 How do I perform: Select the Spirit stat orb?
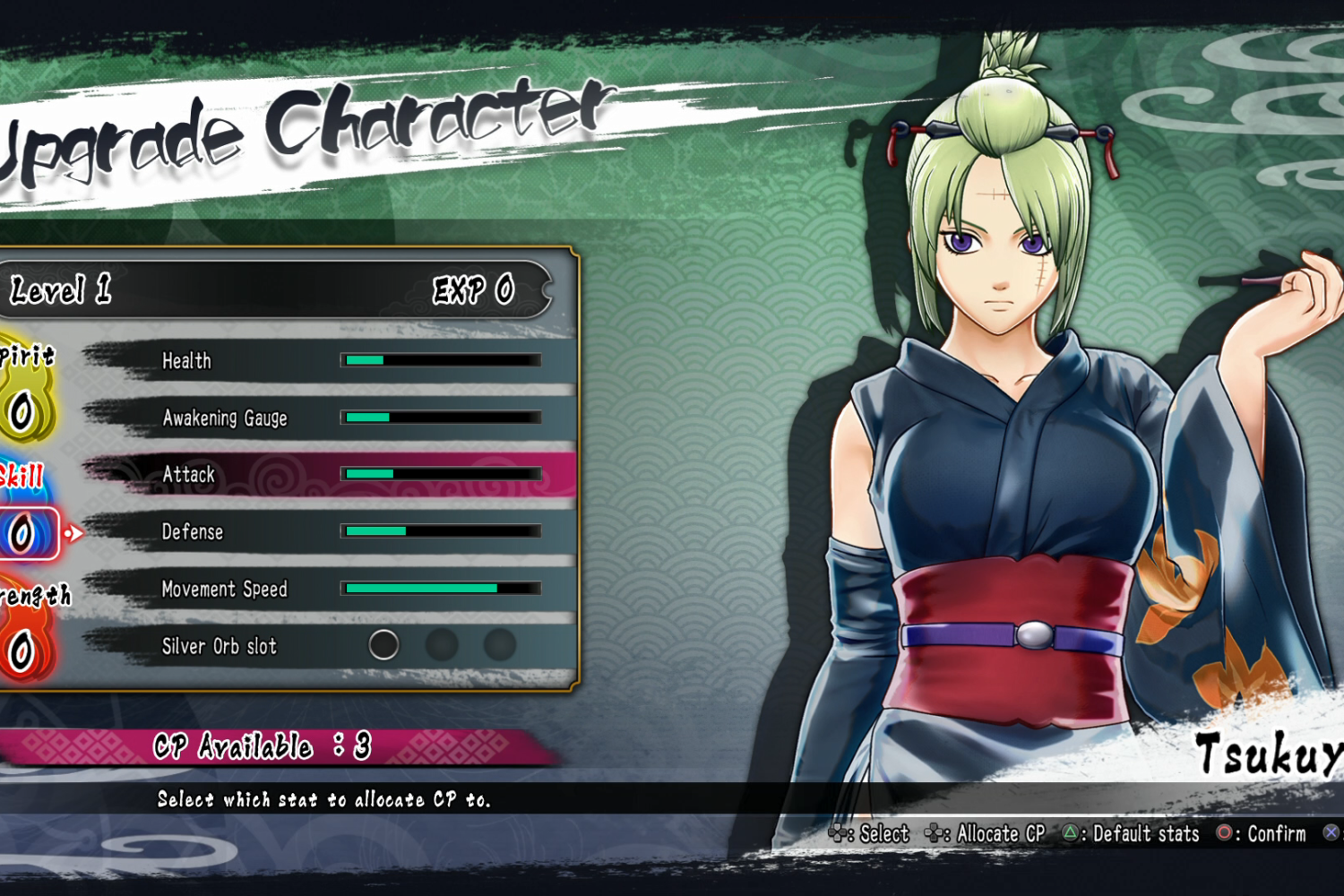23,411
